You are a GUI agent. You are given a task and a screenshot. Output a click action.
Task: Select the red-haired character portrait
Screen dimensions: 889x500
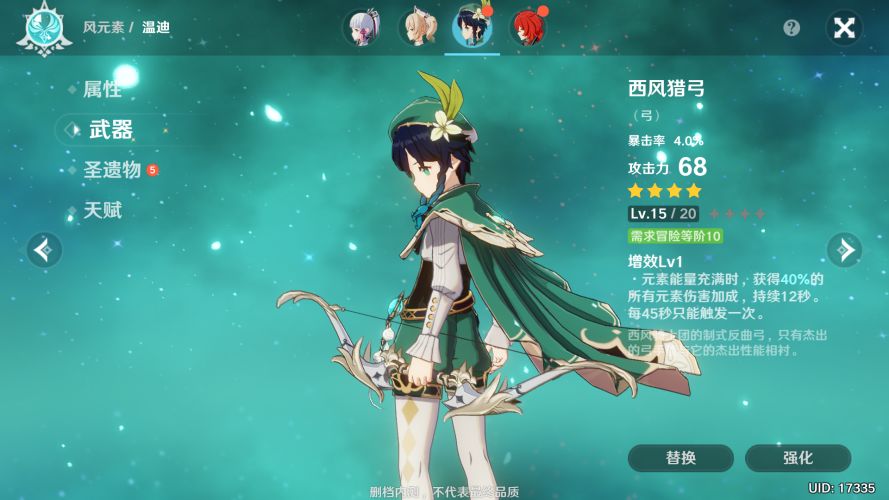[x=527, y=28]
